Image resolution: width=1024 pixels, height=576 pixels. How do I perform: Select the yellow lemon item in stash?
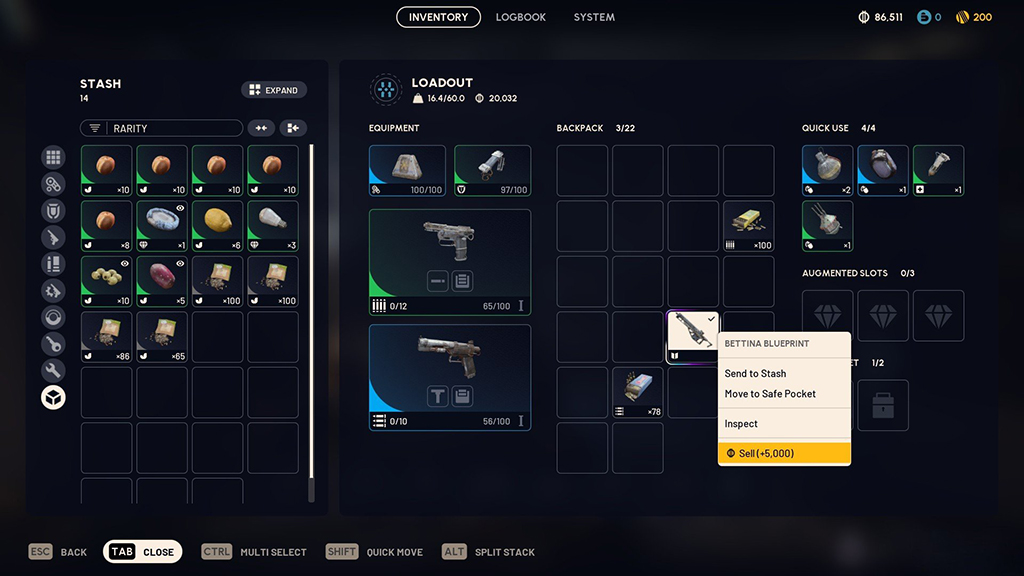217,225
